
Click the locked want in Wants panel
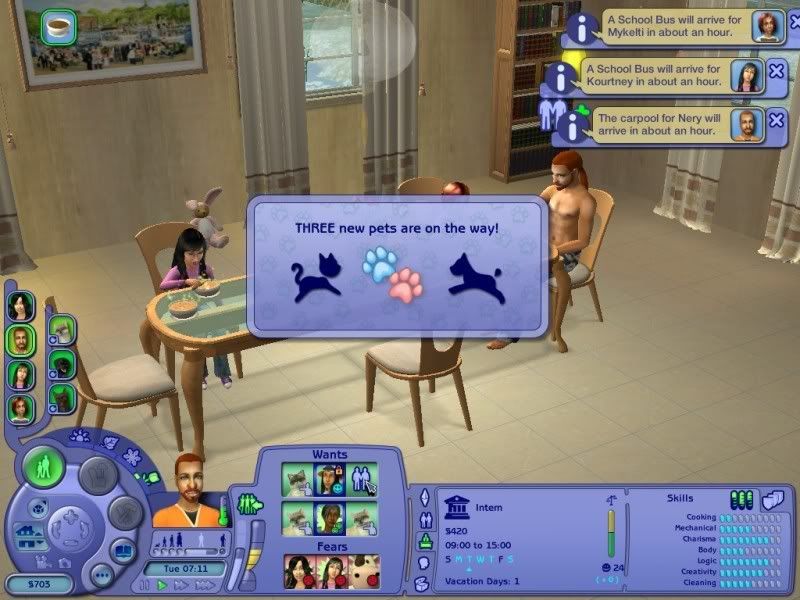pyautogui.click(x=332, y=478)
